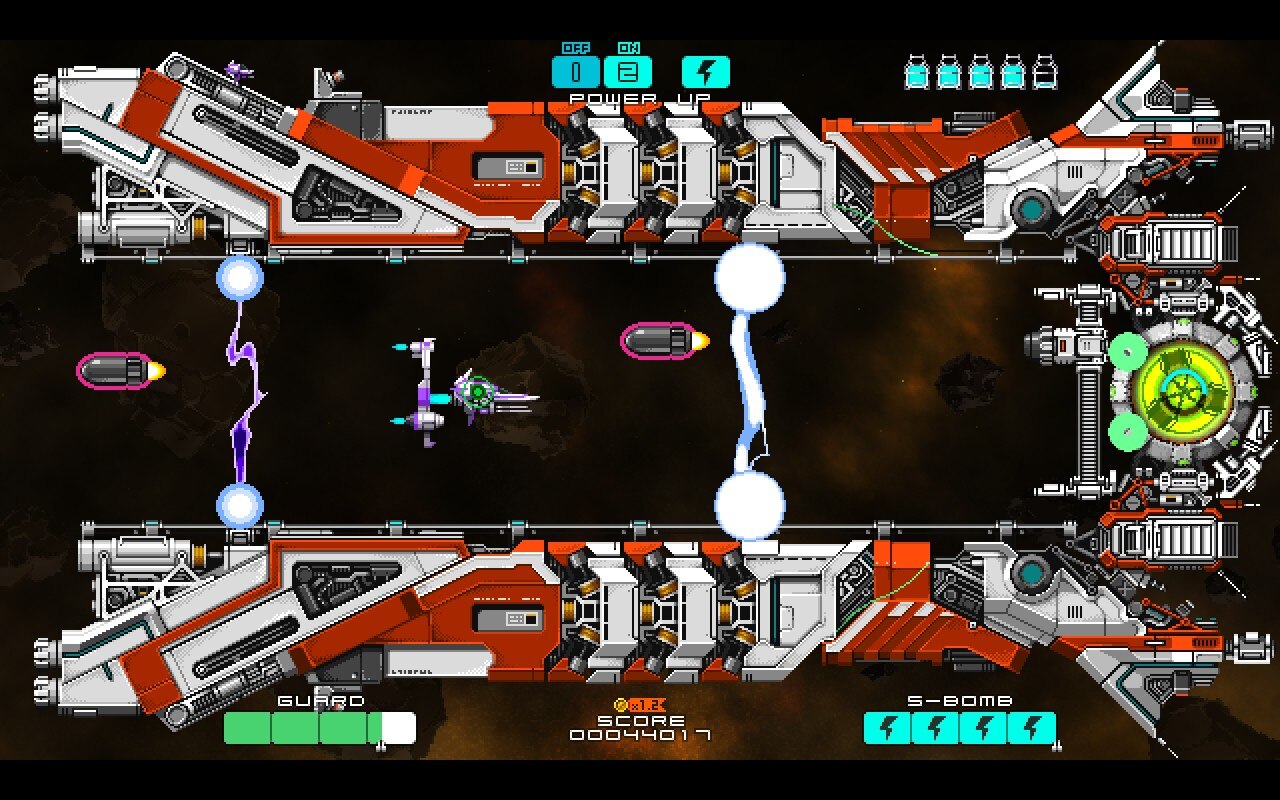Click the POWER UP label
1280x800 pixels.
coord(640,98)
